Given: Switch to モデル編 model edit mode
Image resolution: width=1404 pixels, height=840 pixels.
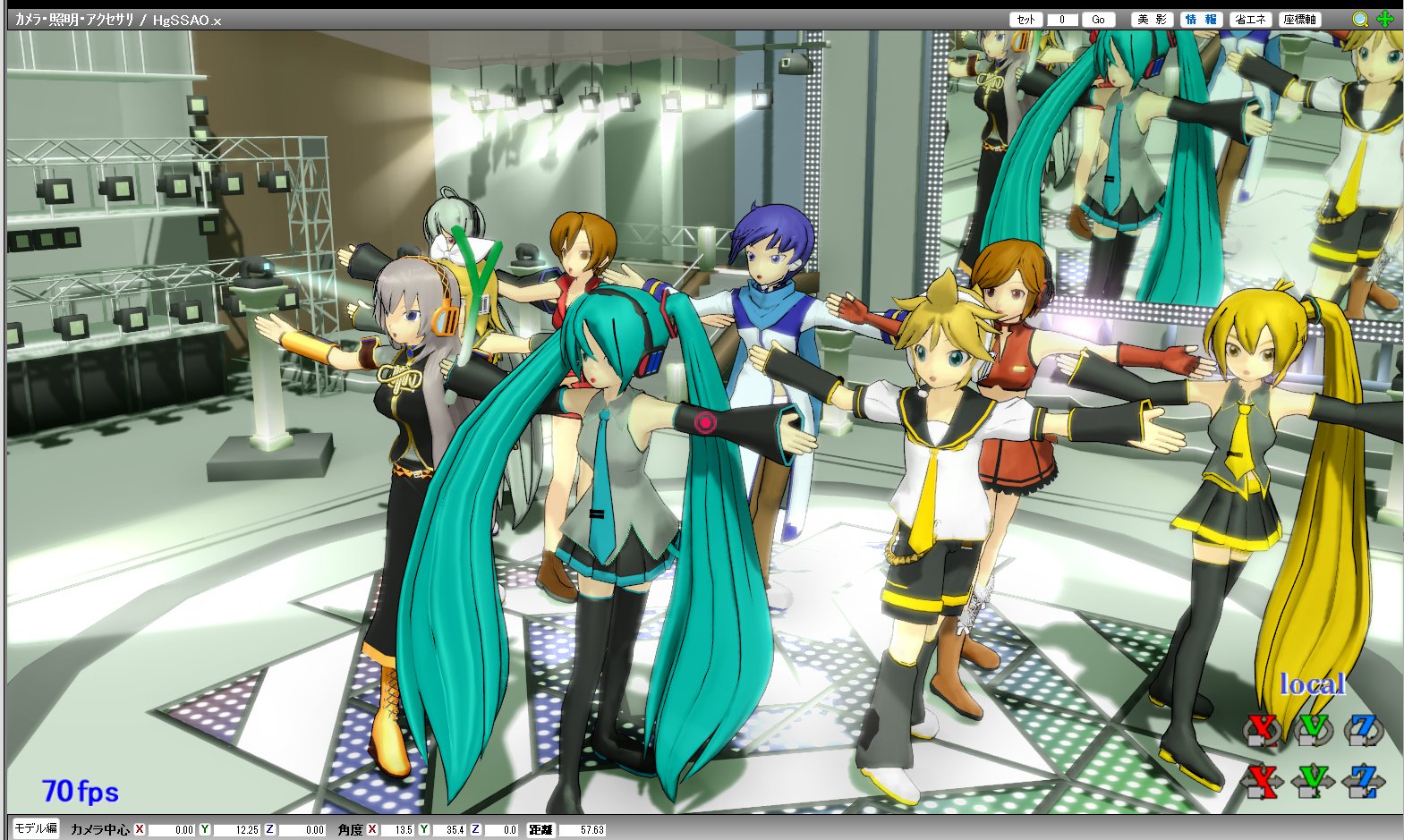Looking at the screenshot, I should pos(36,829).
